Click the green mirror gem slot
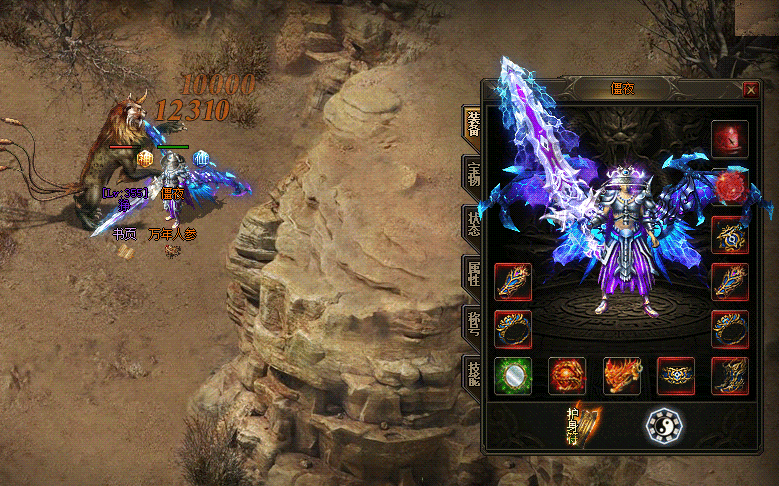The width and height of the screenshot is (779, 486). 513,376
